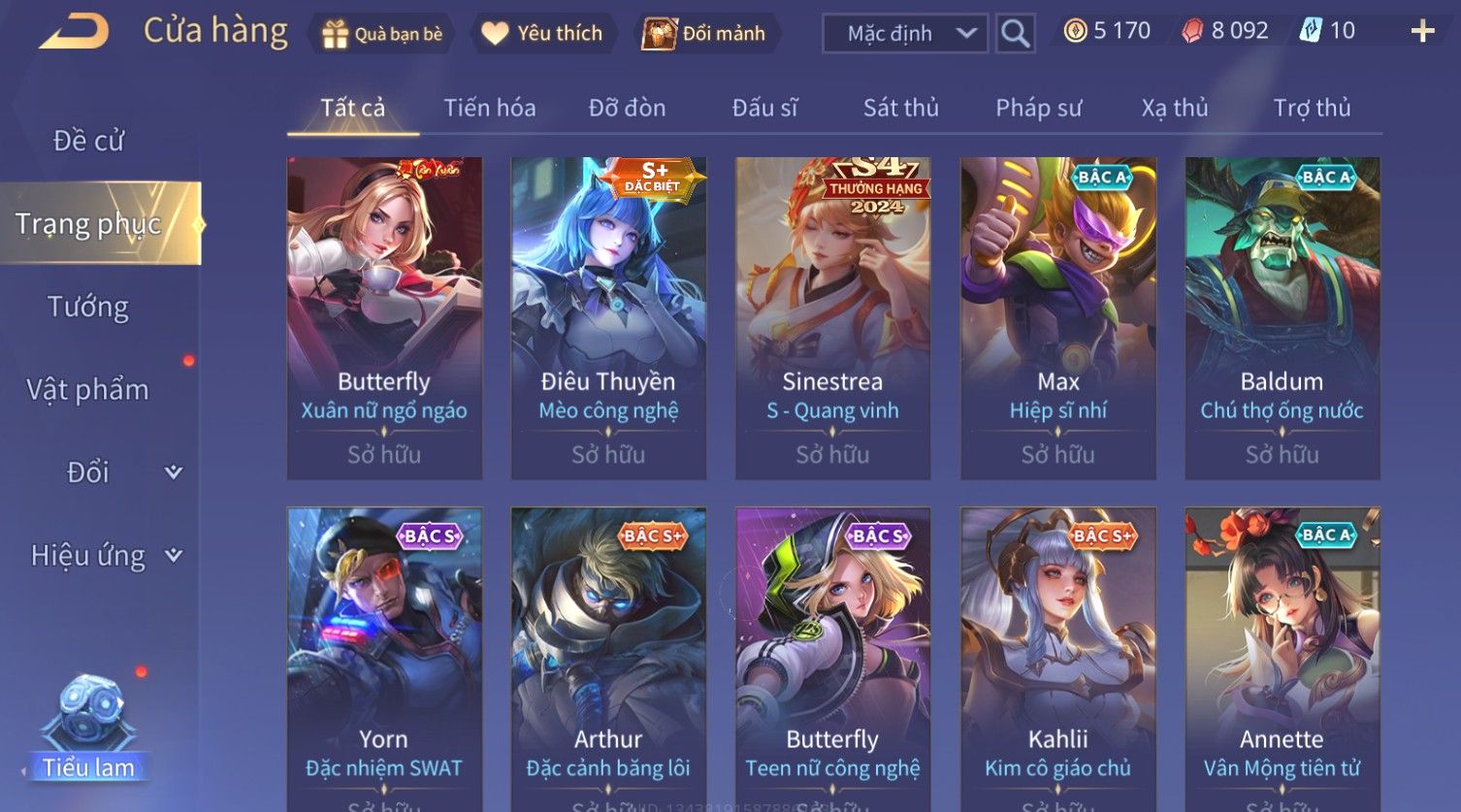Open Đổi mảnh fragment exchange
The image size is (1461, 812).
coord(704,34)
